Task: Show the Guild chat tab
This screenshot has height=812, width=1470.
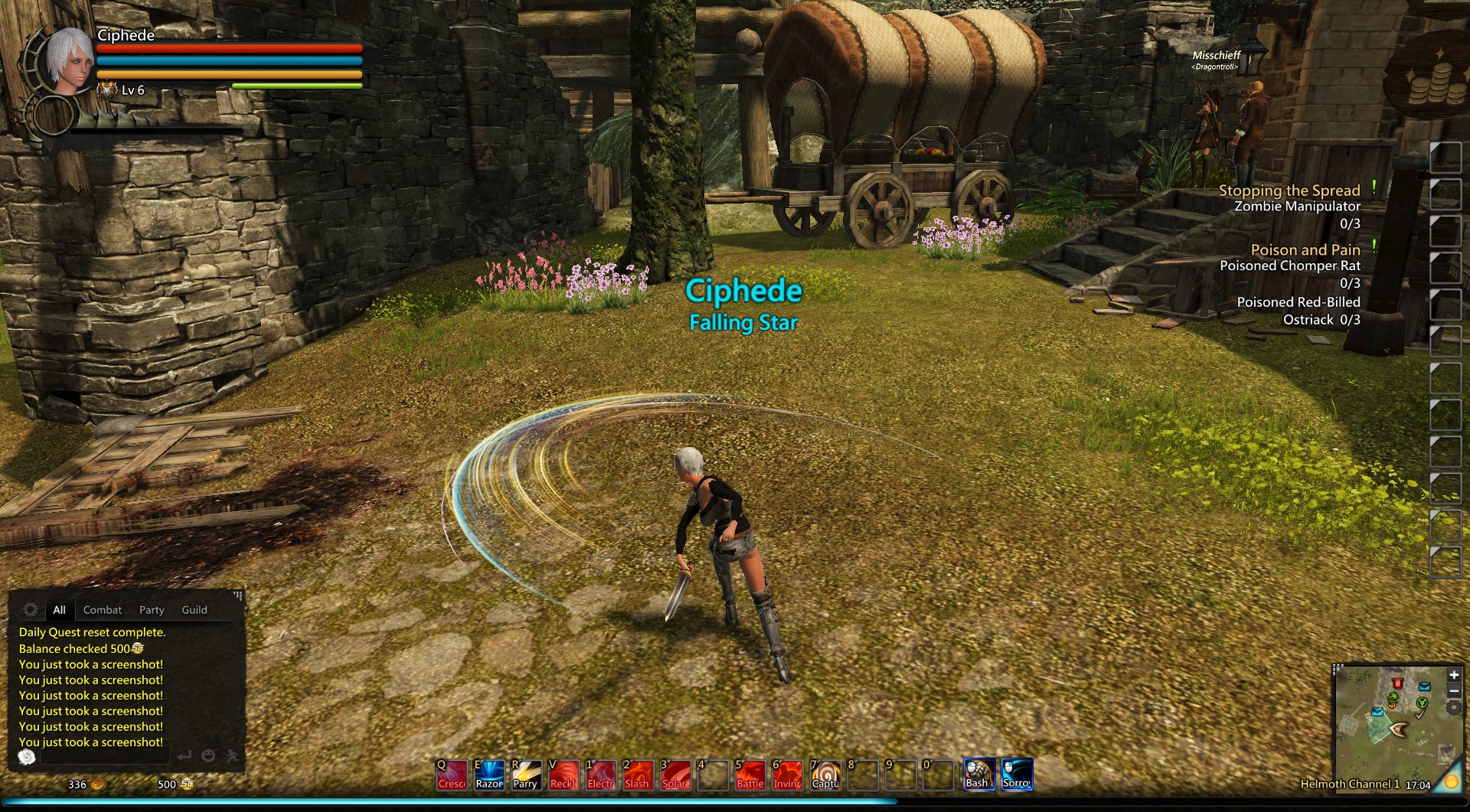Action: coord(194,610)
